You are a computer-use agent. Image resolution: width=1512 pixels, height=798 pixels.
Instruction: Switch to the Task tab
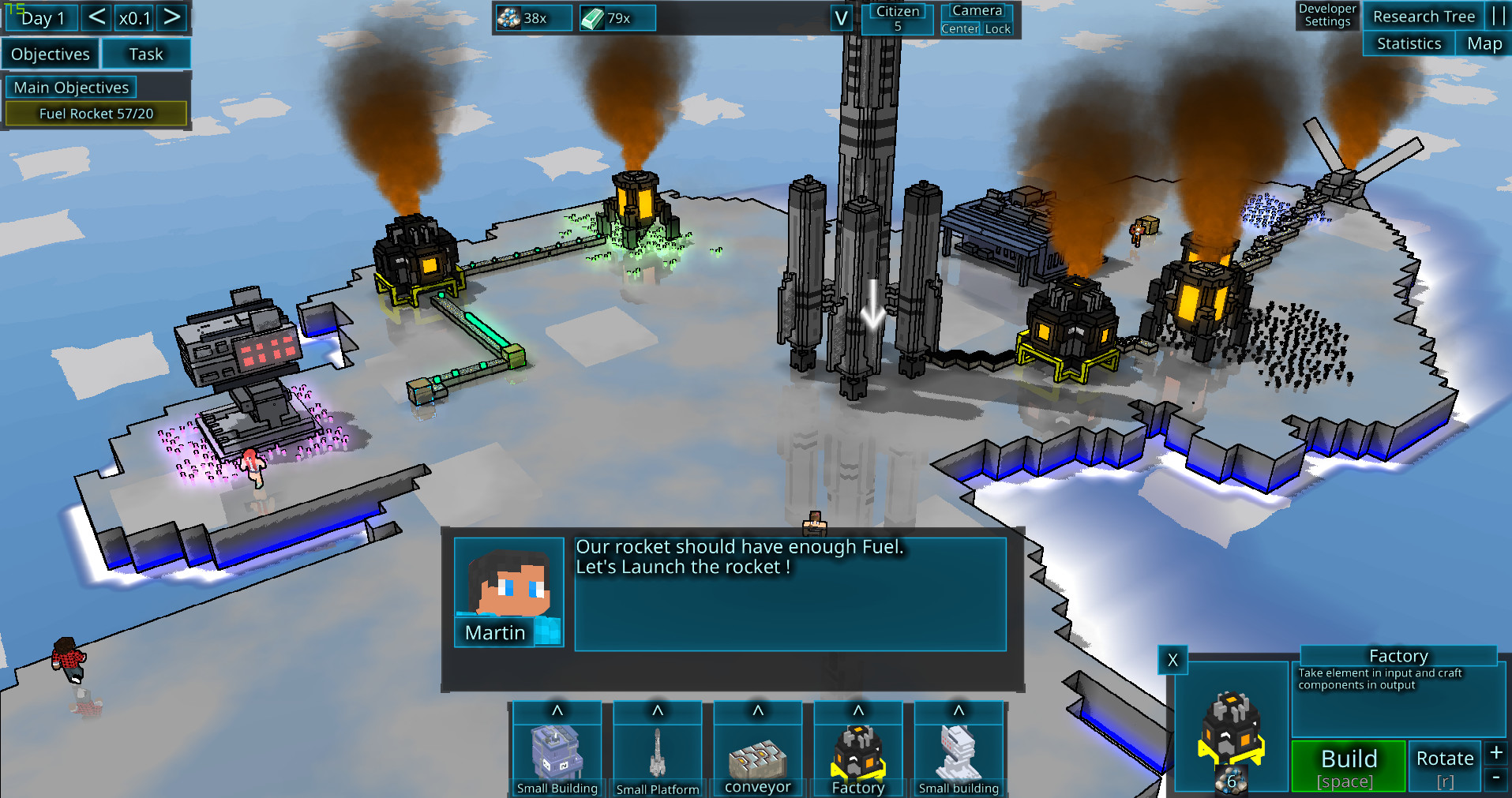point(146,54)
